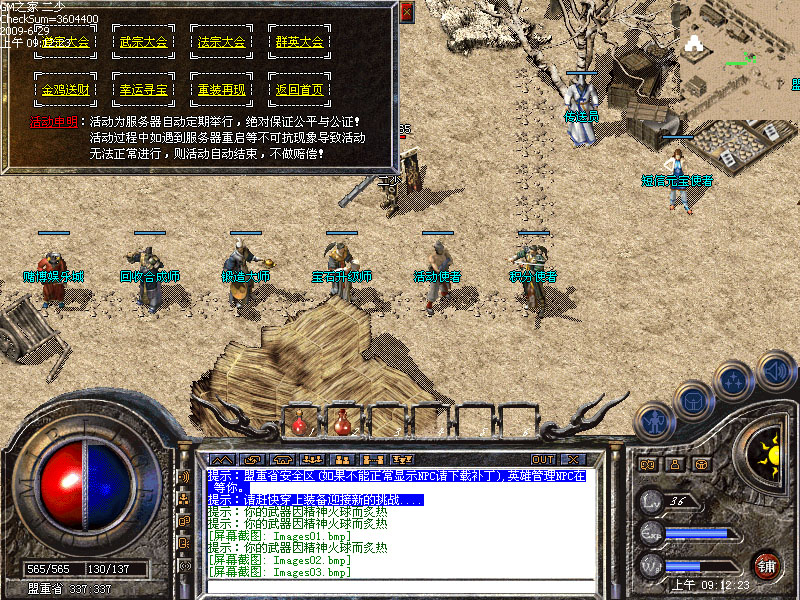Toggle sound with the speaker button
This screenshot has height=600, width=800.
775,371
